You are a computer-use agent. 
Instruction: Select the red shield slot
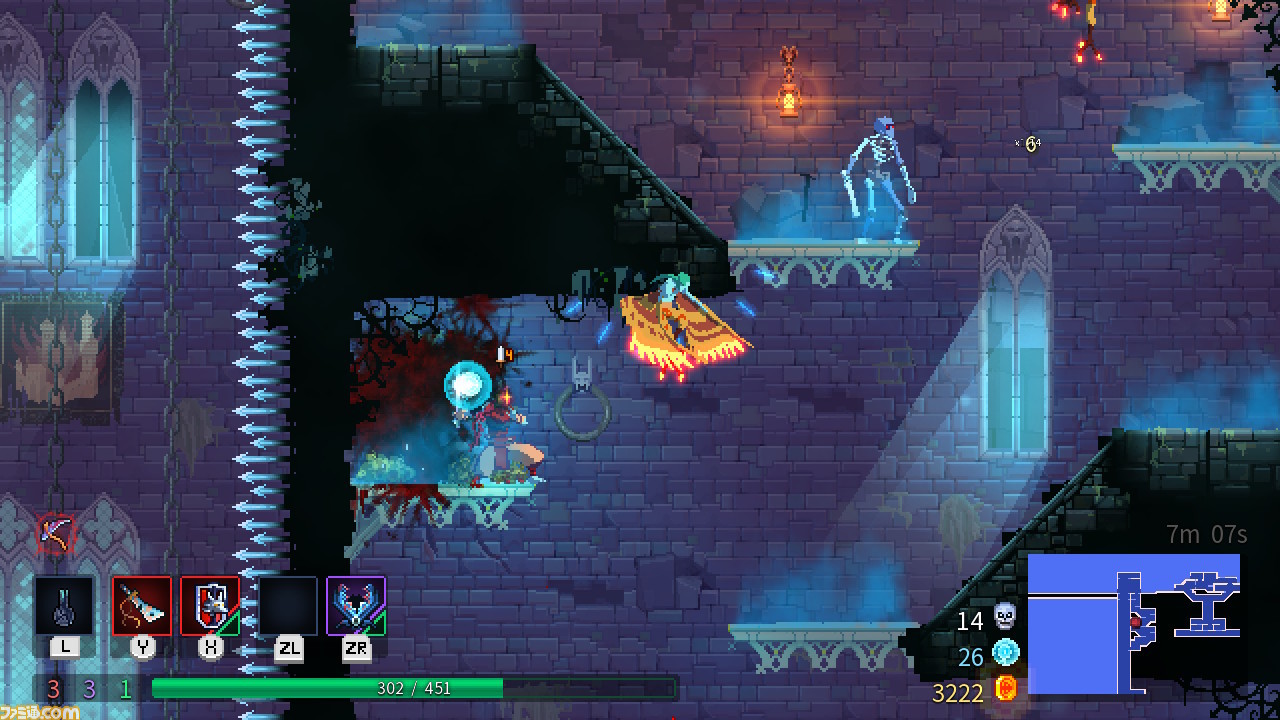pos(210,605)
